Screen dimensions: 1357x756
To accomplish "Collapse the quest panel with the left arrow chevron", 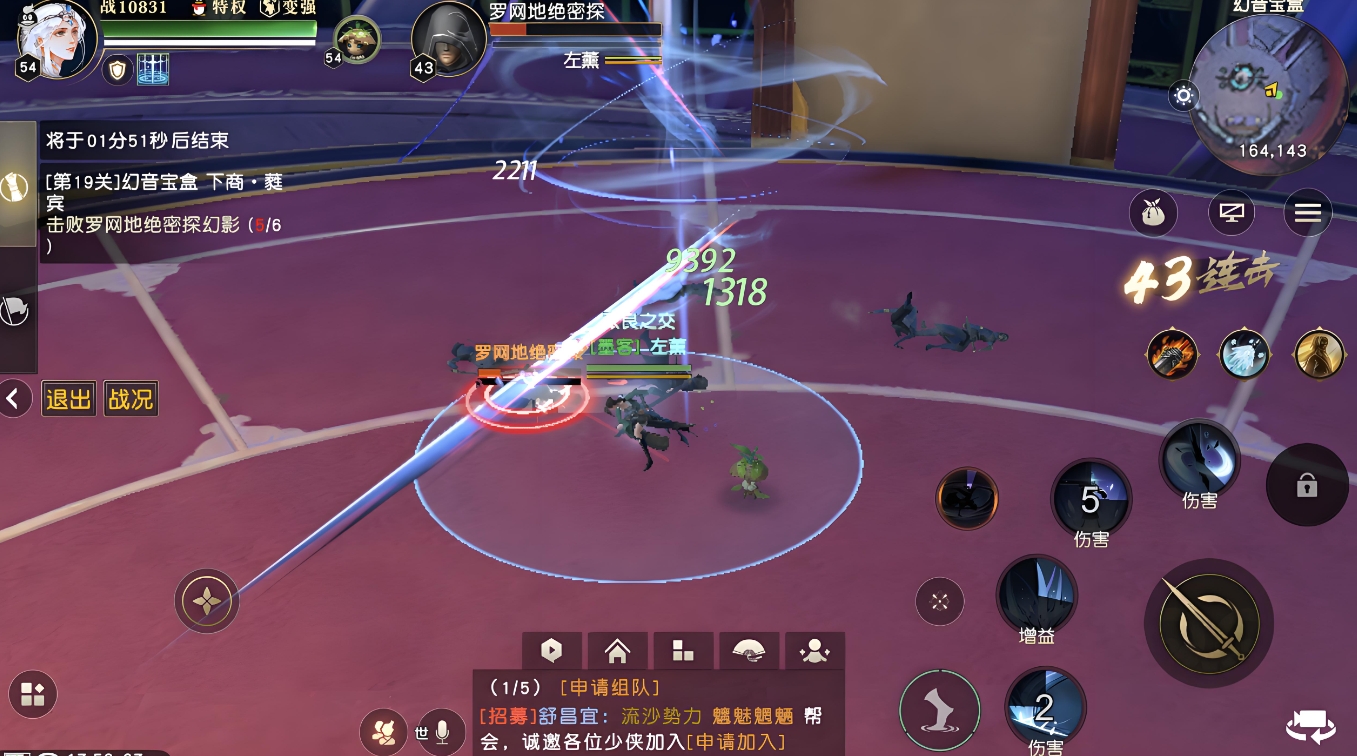I will click(15, 398).
